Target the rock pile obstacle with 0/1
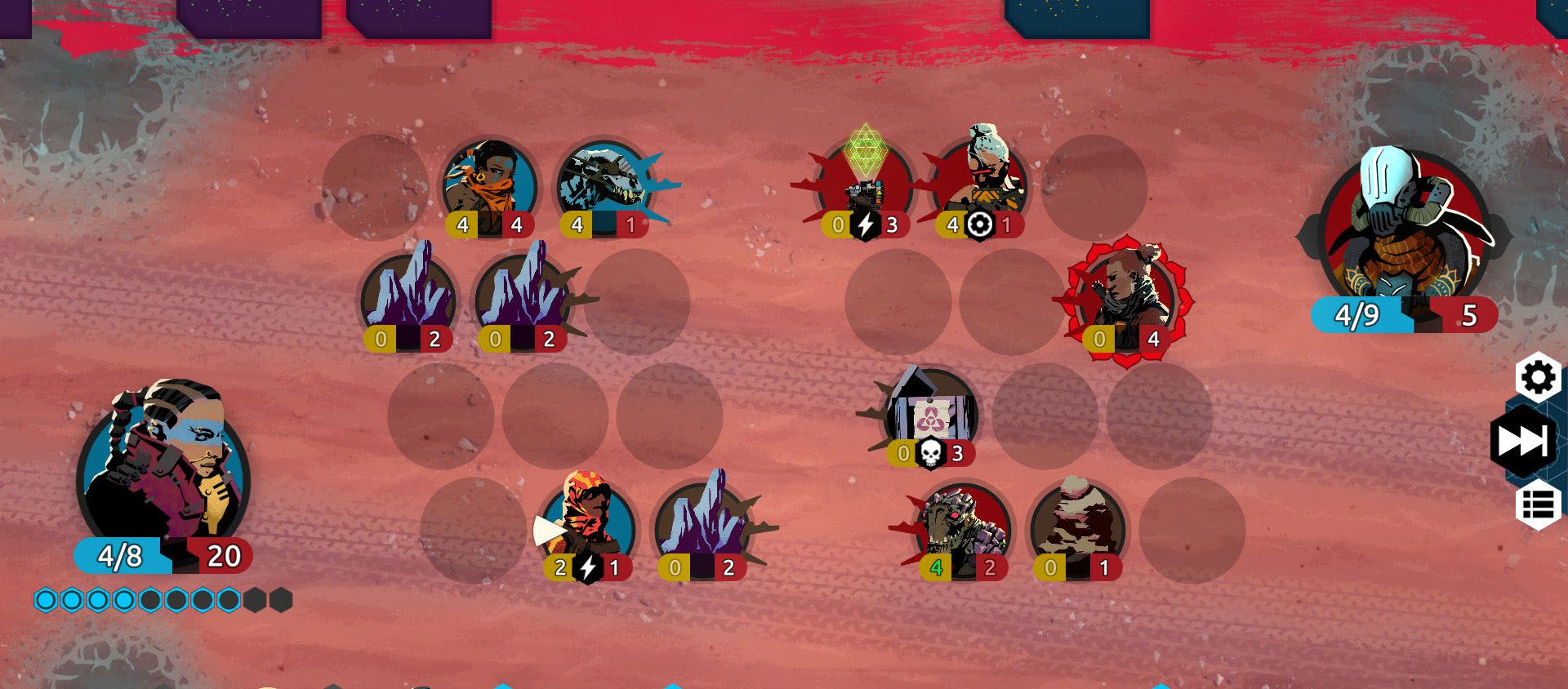Screen dimensions: 1568x689 [x=1078, y=527]
